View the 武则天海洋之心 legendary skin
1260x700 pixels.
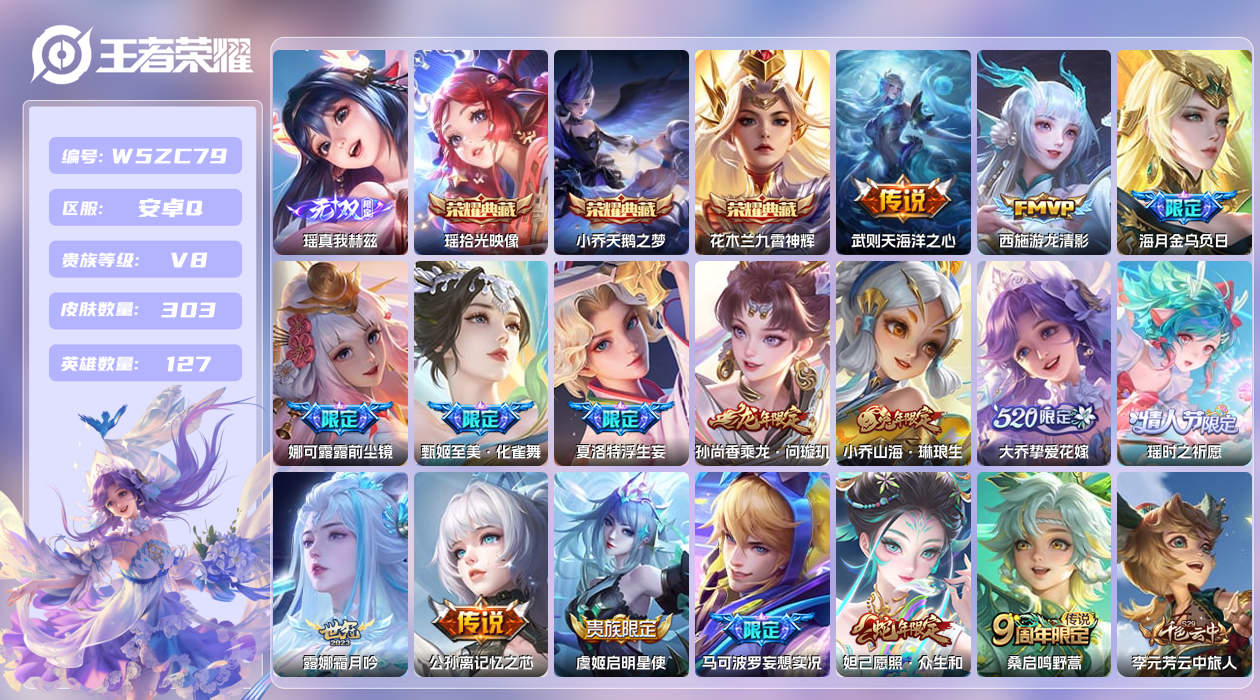903,152
